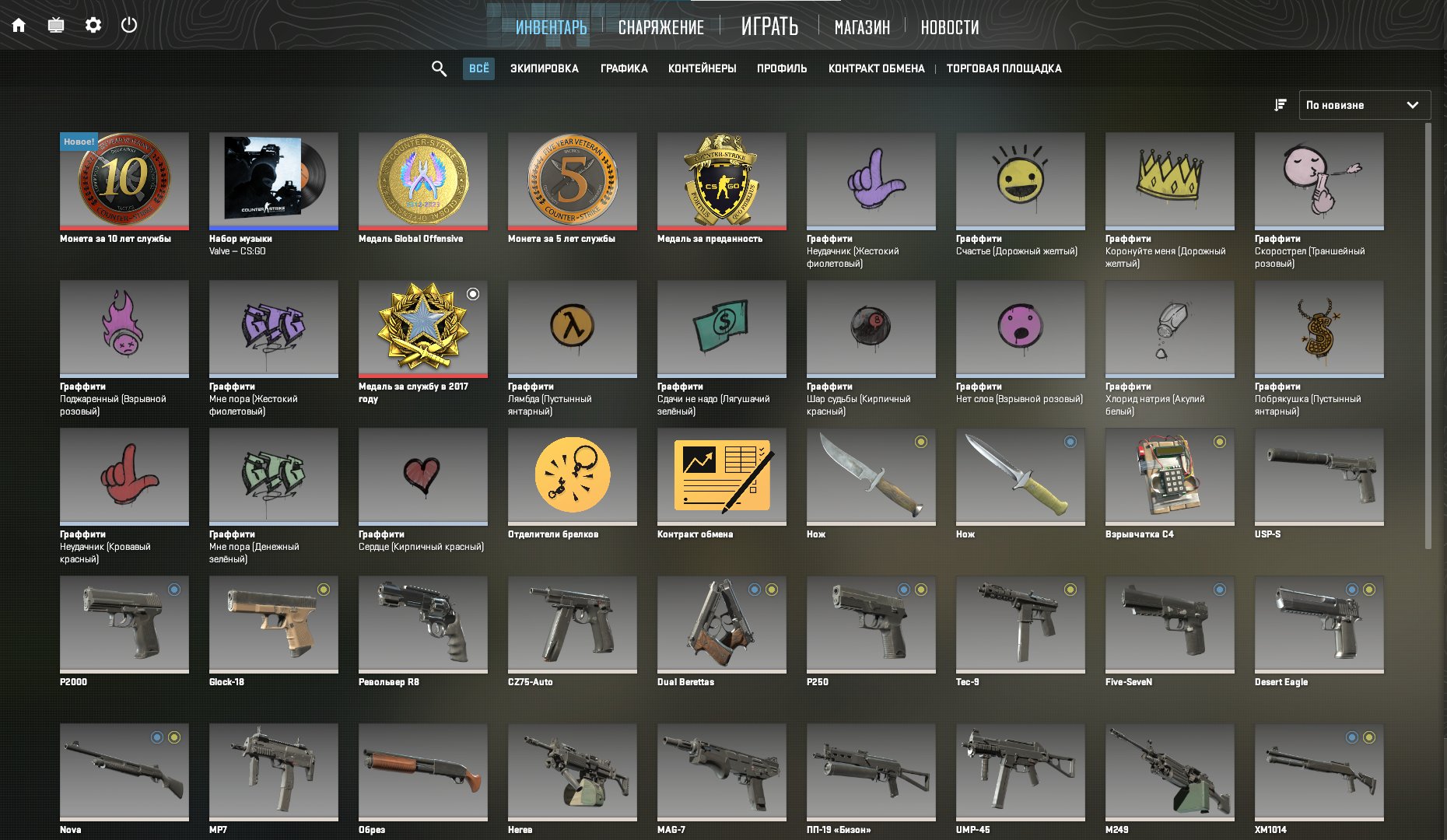Click the Отделители брелоков keychain icon
The image size is (1447, 840).
[572, 476]
